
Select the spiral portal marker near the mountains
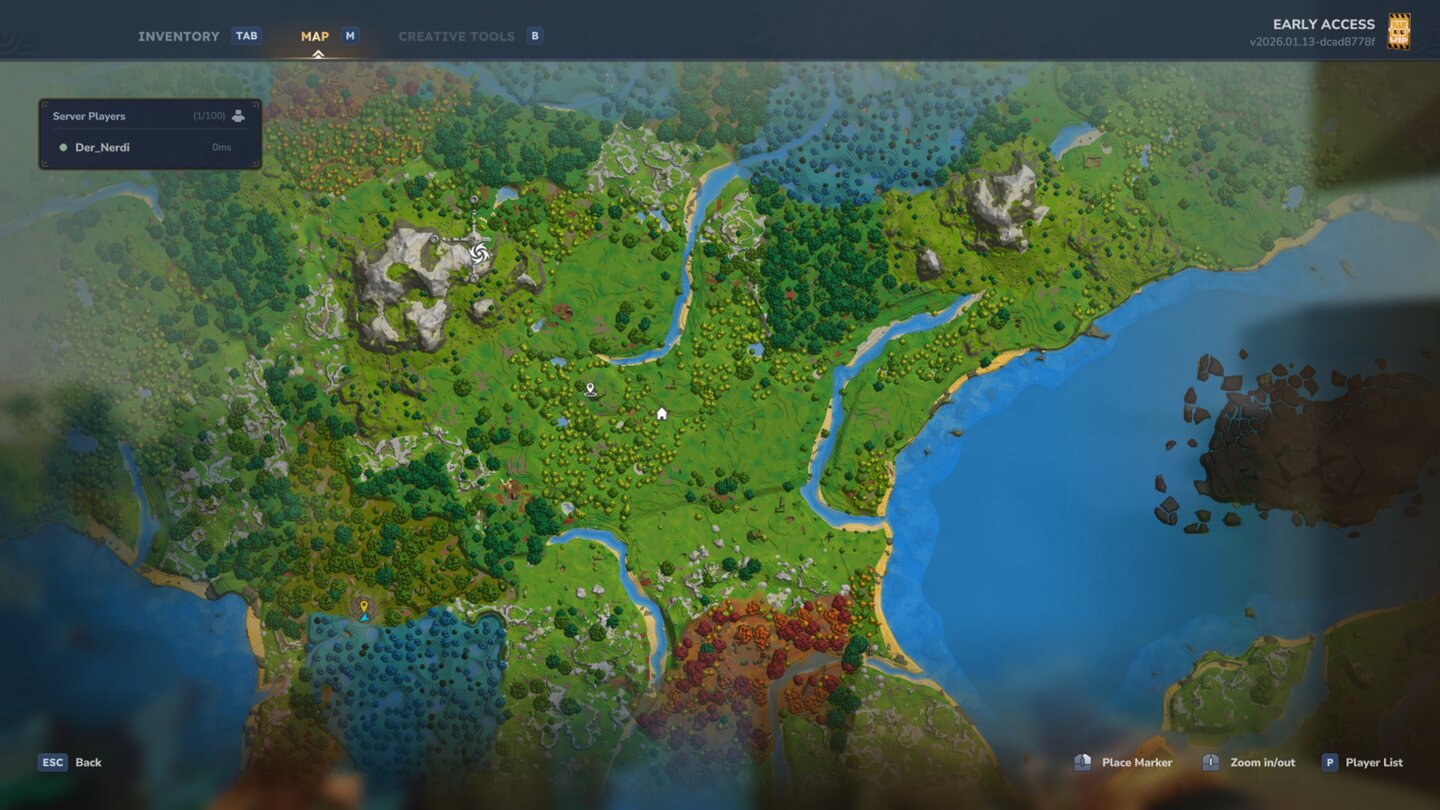(478, 252)
